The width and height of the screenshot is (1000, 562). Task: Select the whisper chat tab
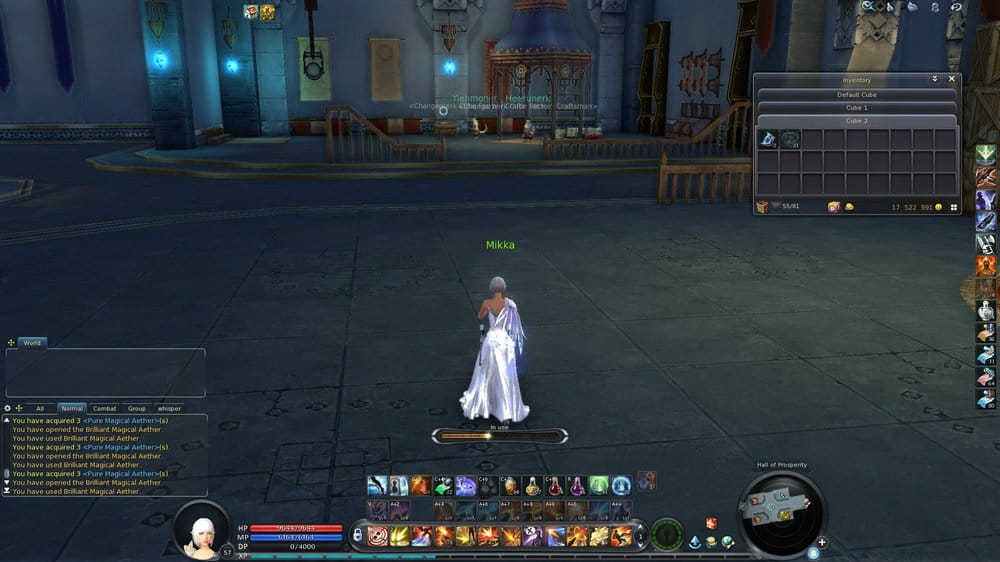point(169,408)
